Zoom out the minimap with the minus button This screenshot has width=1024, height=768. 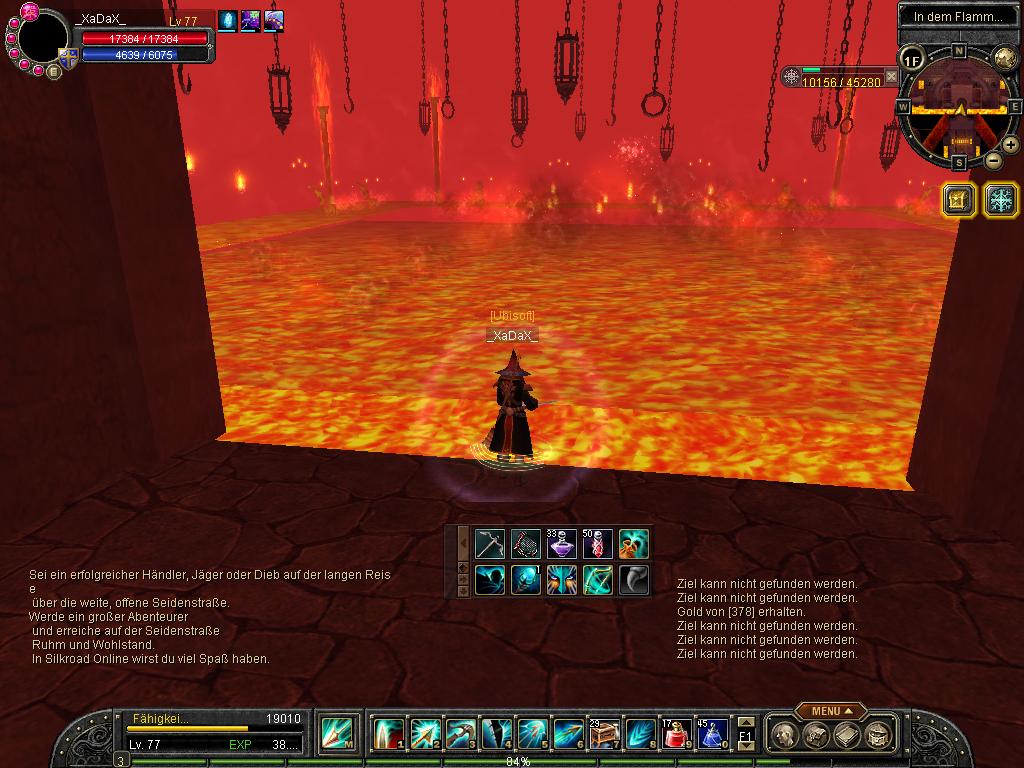tap(993, 160)
